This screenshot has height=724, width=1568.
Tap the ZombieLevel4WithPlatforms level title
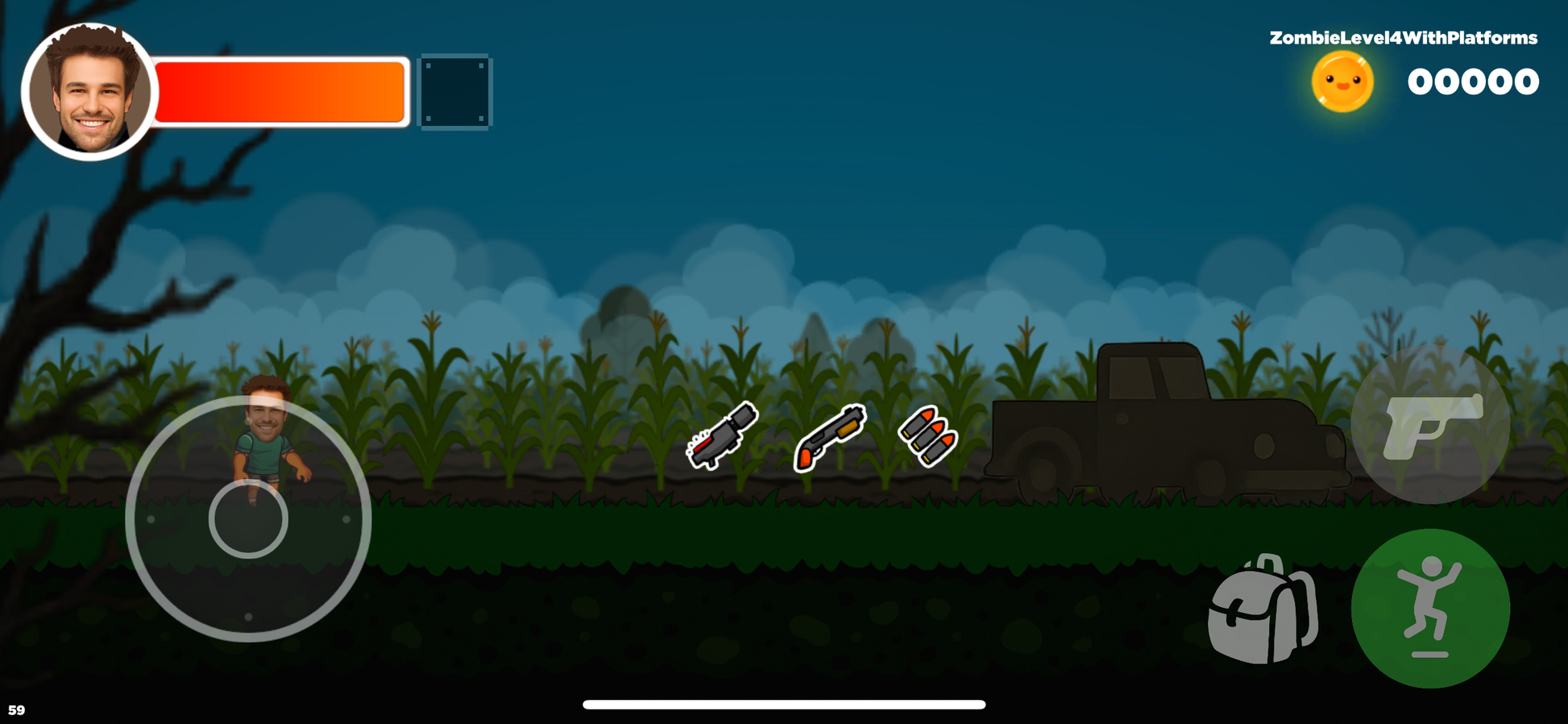[x=1402, y=36]
